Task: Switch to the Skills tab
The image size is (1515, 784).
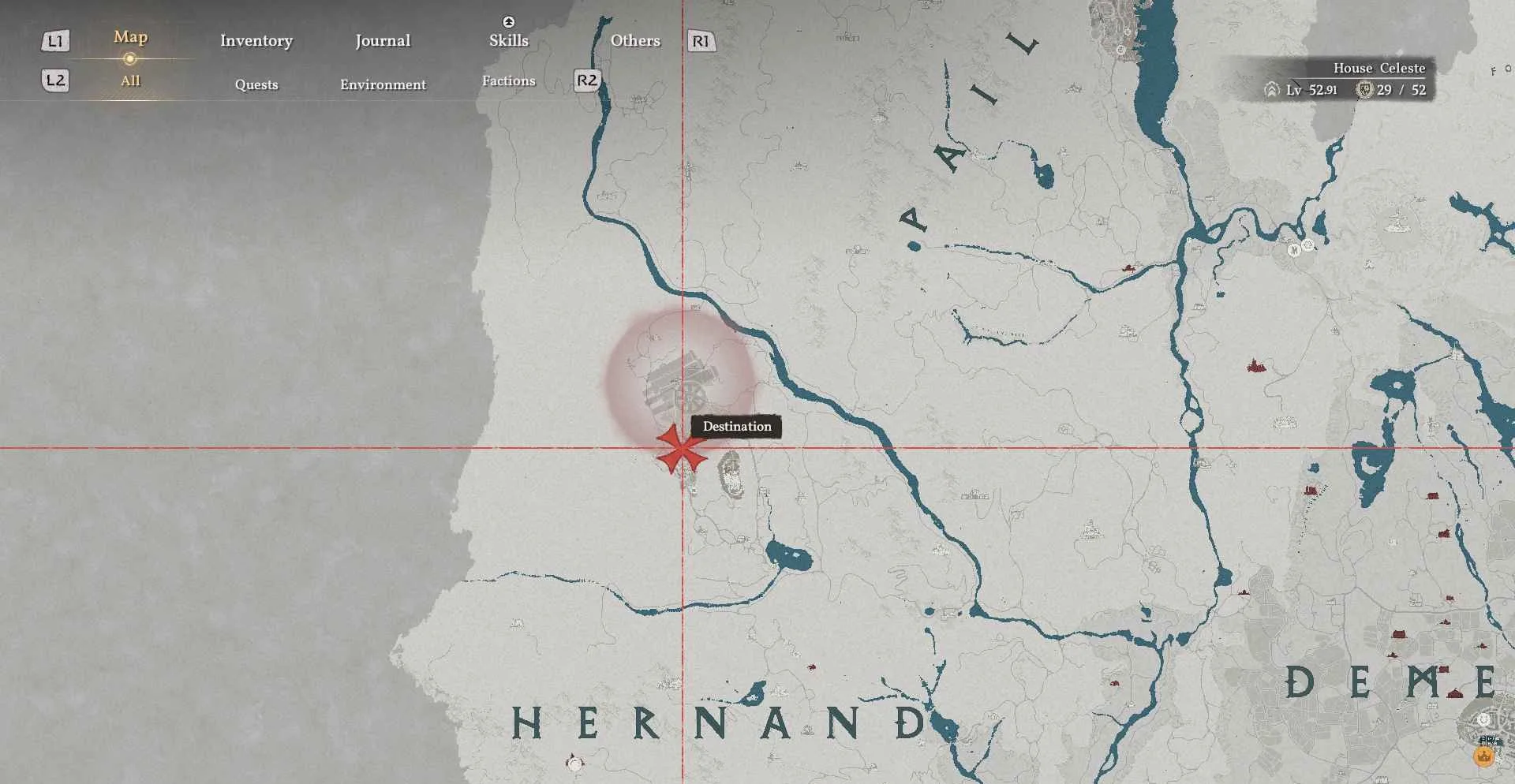Action: (508, 41)
